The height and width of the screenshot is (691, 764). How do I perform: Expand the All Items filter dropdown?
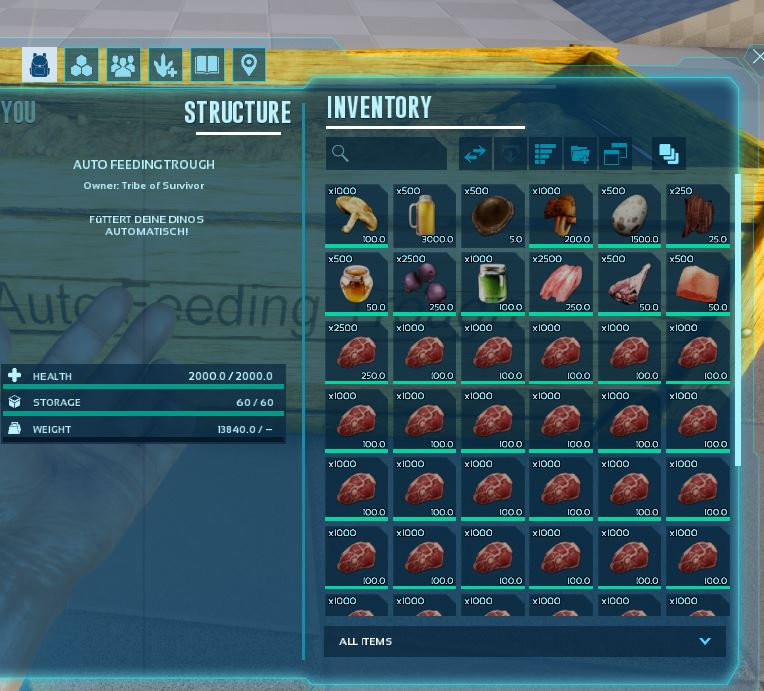(x=705, y=641)
